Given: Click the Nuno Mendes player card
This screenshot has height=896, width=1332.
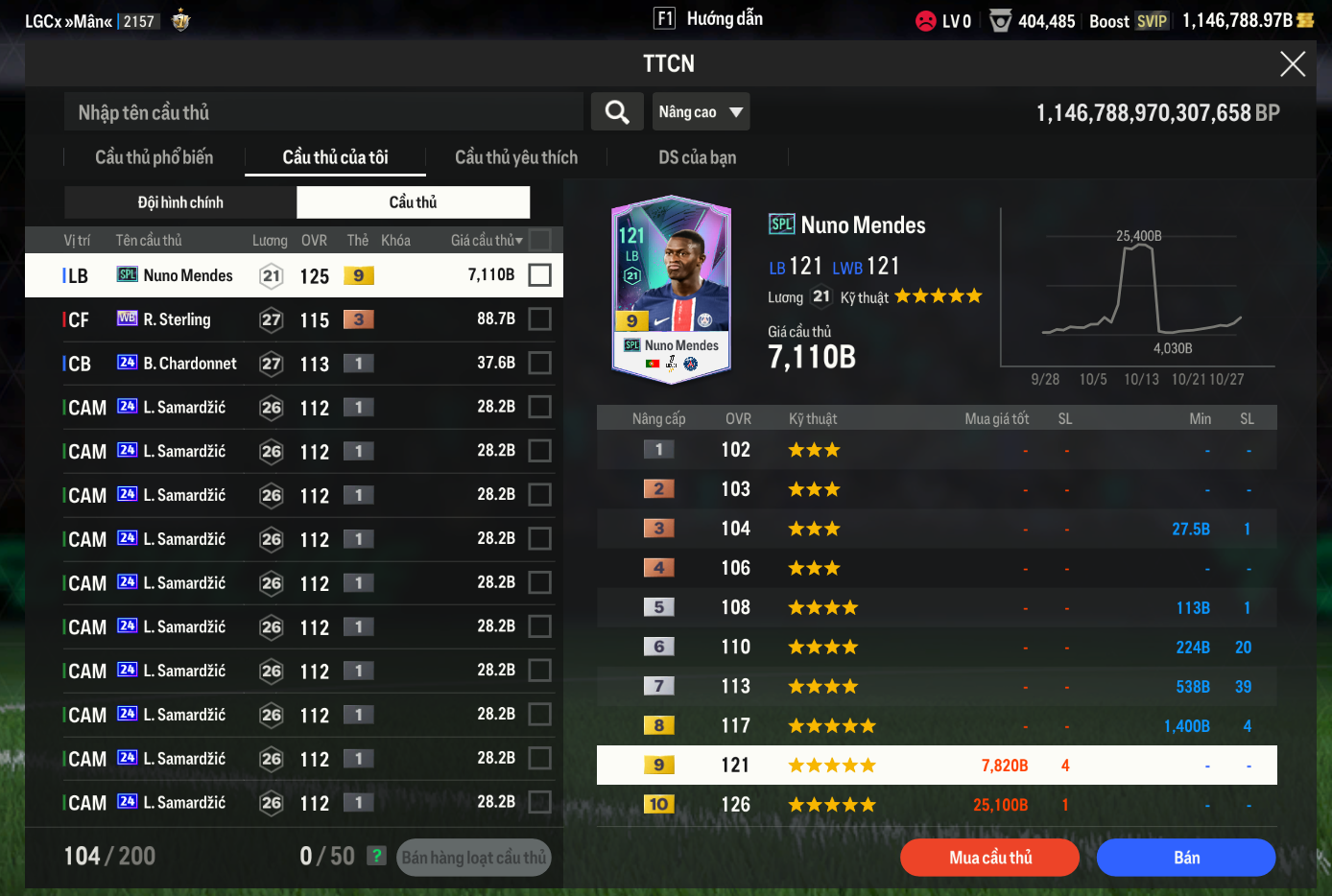Looking at the screenshot, I should coord(672,290).
